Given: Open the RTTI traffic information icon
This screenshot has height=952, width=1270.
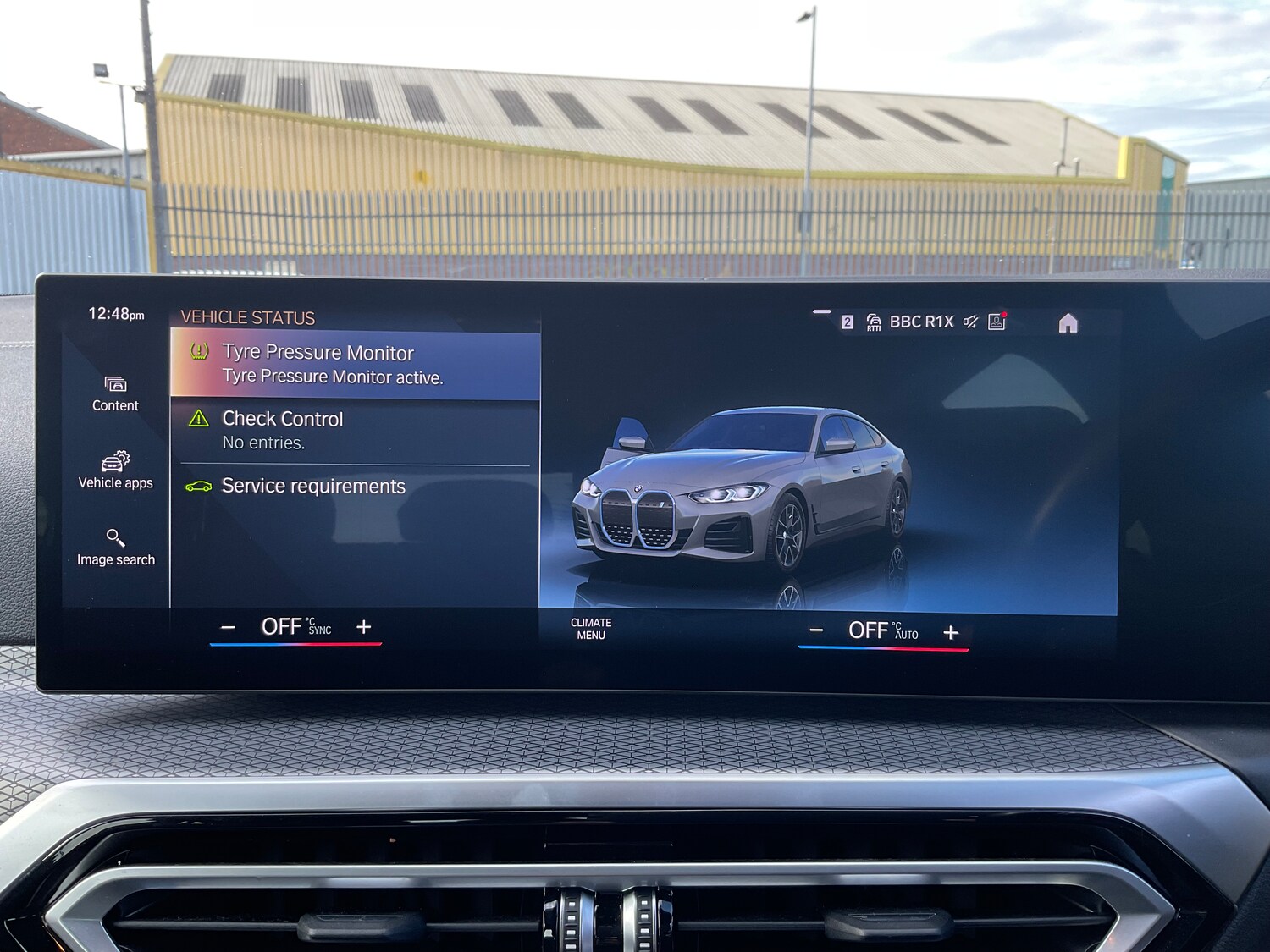Looking at the screenshot, I should coord(873,322).
